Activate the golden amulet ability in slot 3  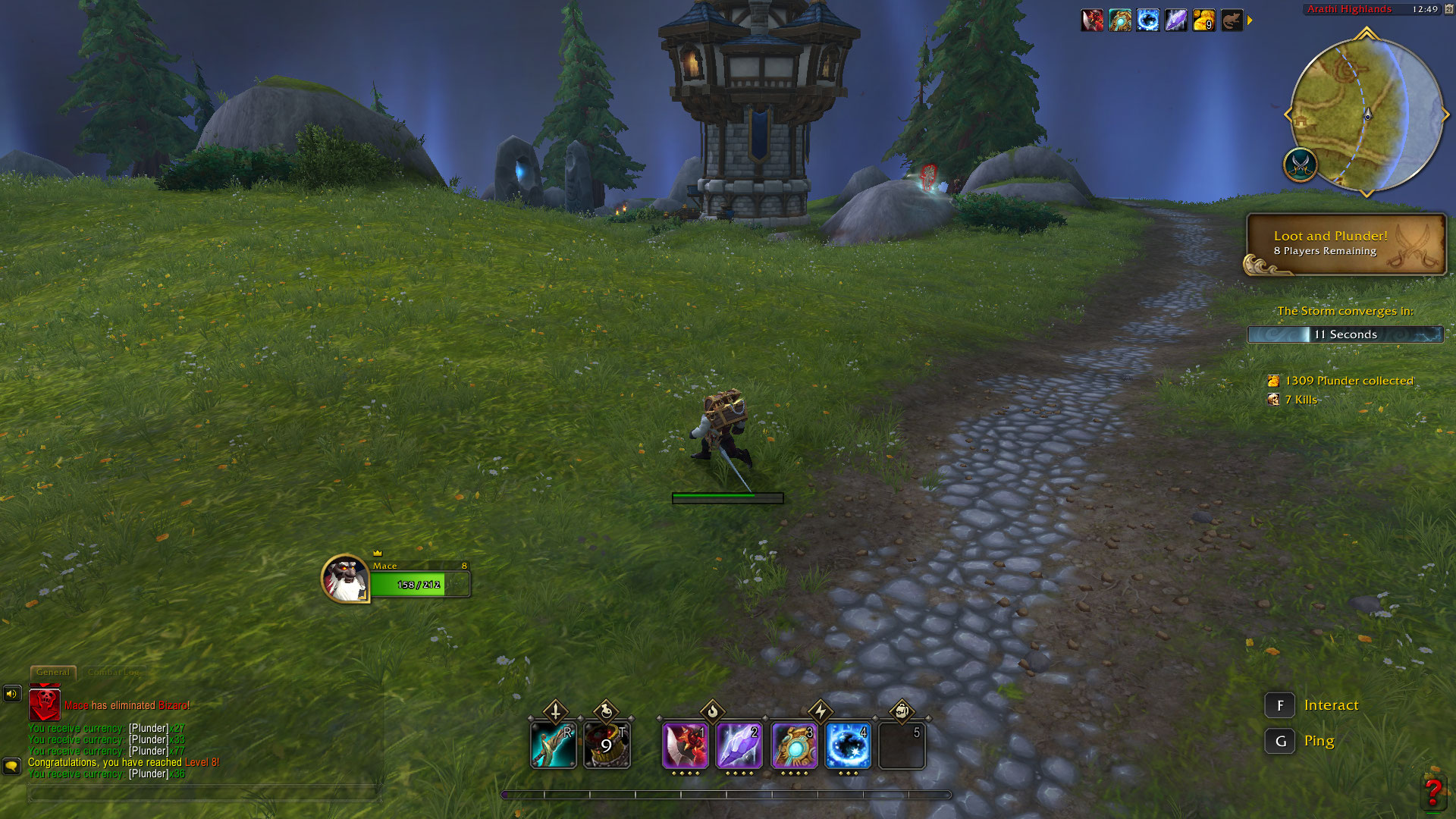pos(794,745)
